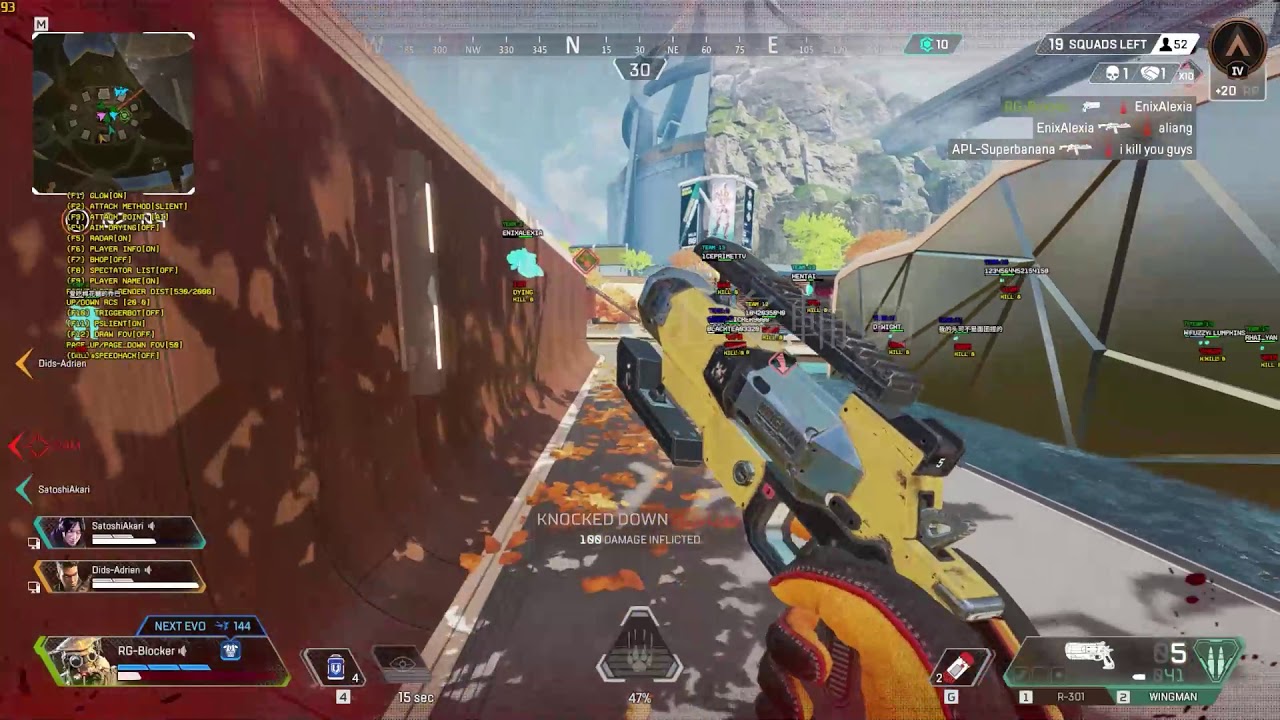The image size is (1280, 720).
Task: Click the Wingman pistol weapon icon
Action: coord(1090,655)
